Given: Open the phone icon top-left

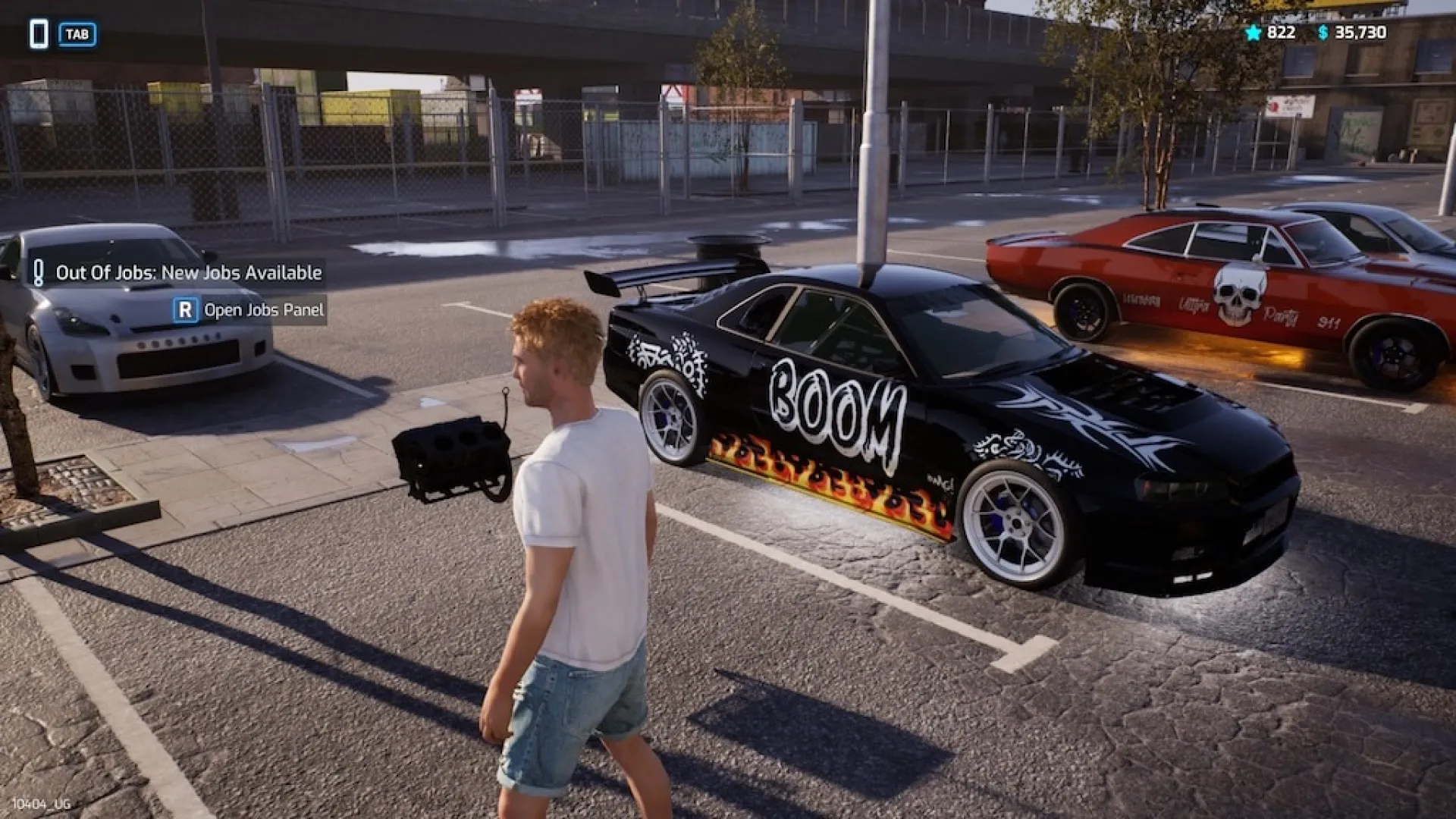Looking at the screenshot, I should click(38, 33).
